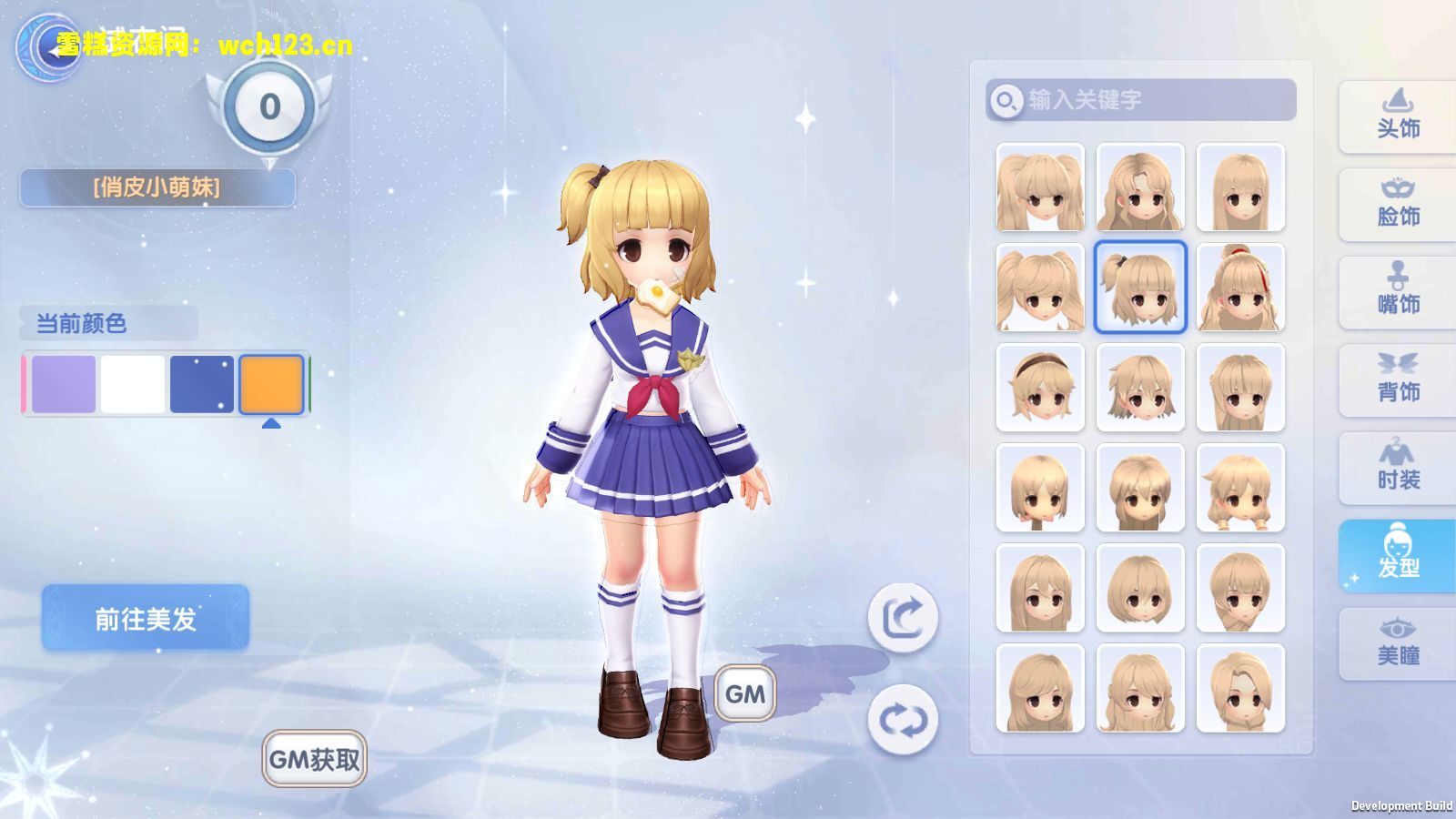The width and height of the screenshot is (1456, 819).
Task: Select the lavender purple color swatch
Action: point(64,384)
